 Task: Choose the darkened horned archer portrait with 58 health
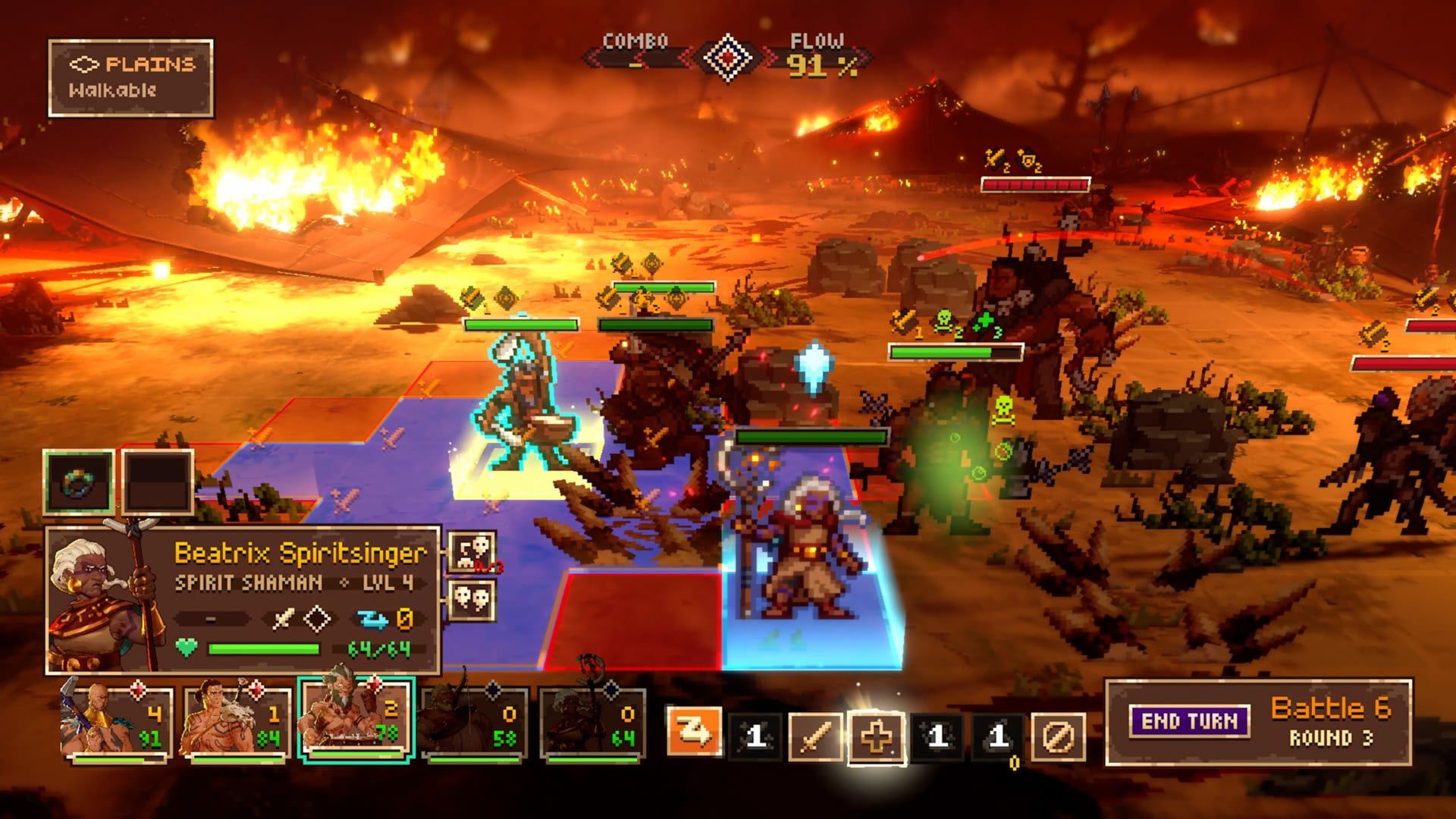point(474,722)
